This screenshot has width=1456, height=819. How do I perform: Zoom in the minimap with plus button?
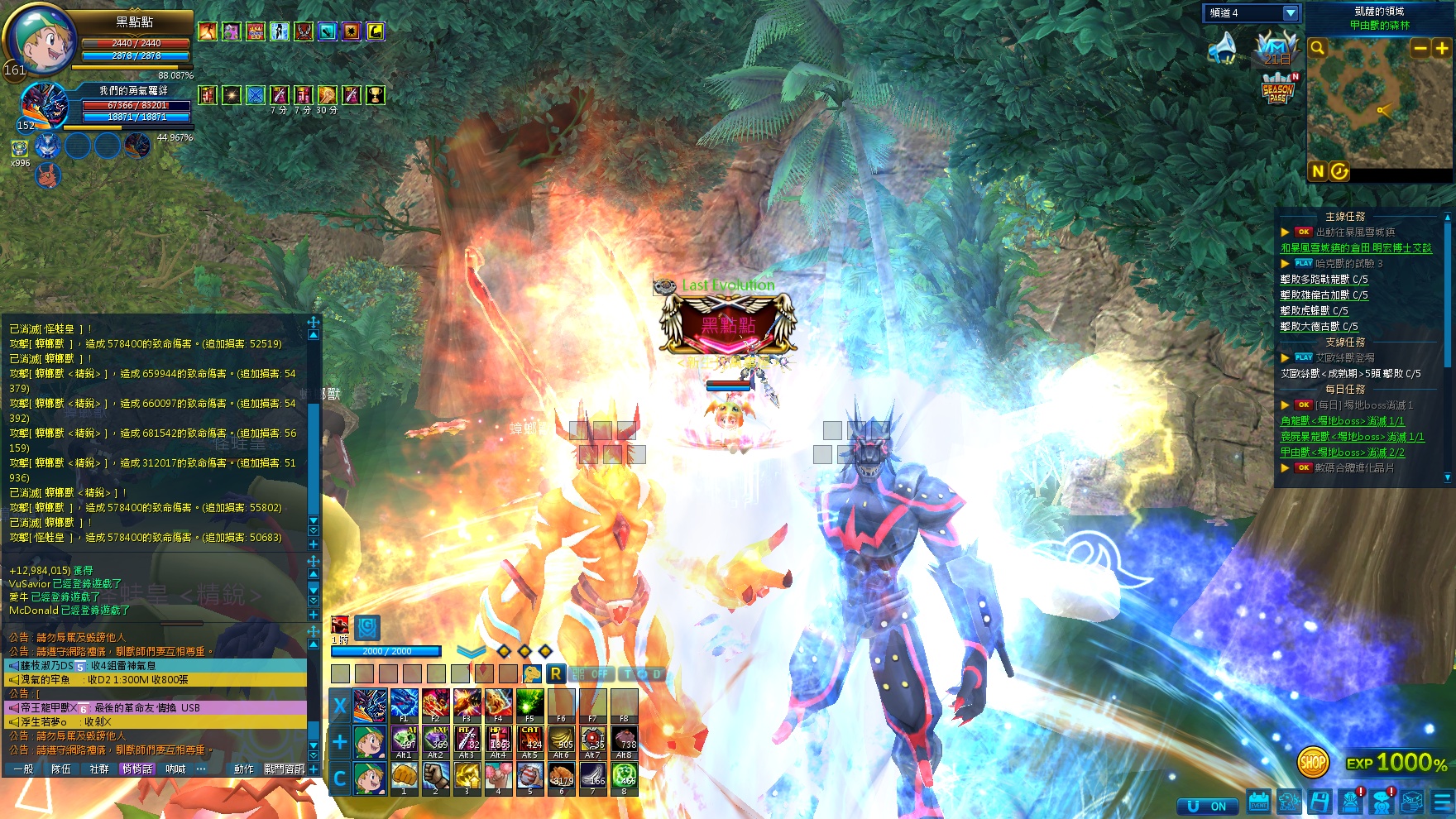1442,49
